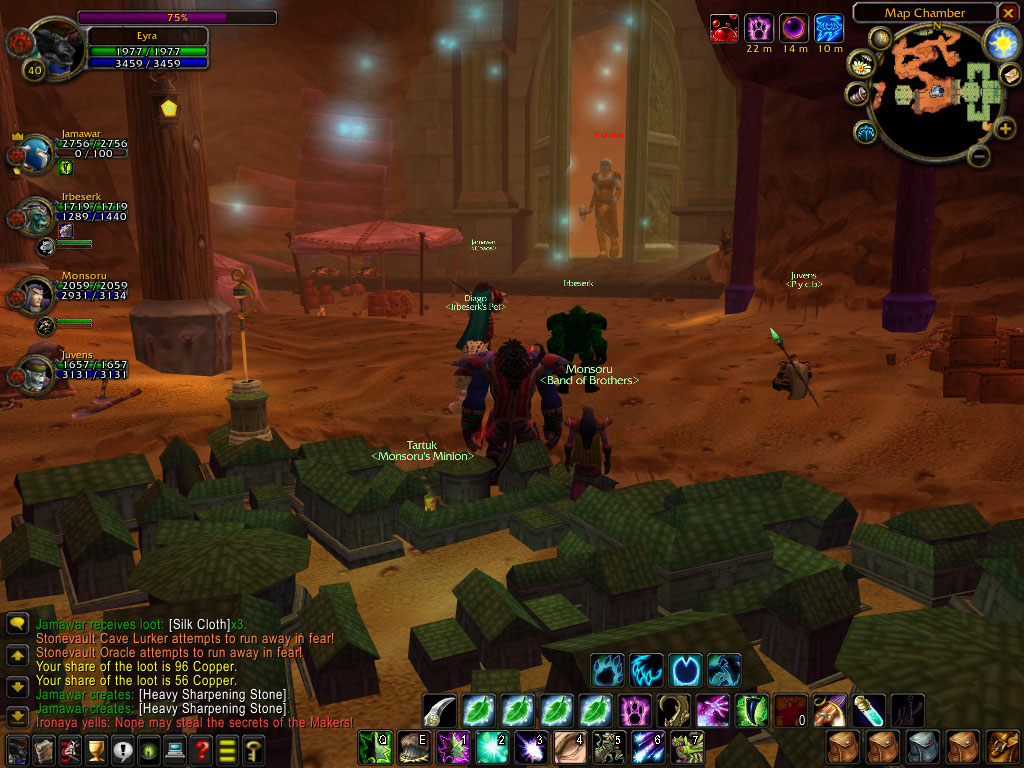The height and width of the screenshot is (768, 1024).
Task: Use the mana potion vial on action bar
Action: [x=867, y=710]
